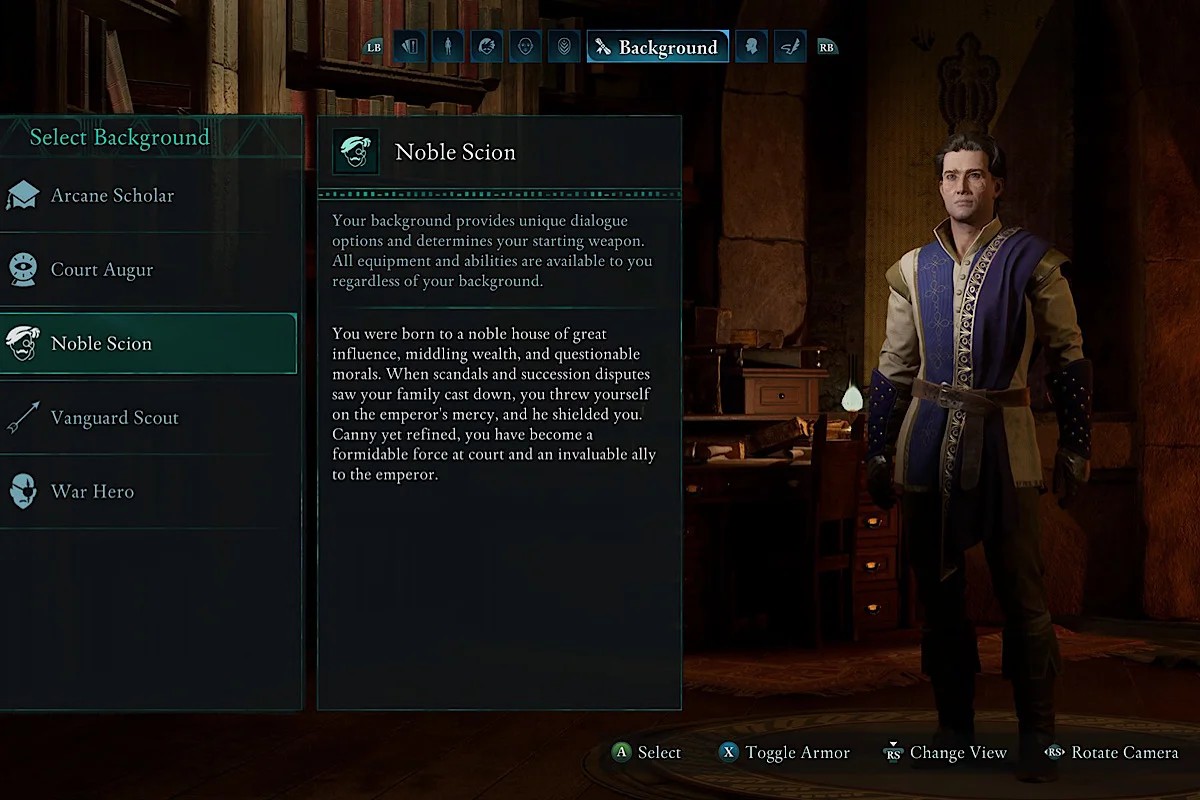Open the face mask tab
1200x800 pixels.
click(x=526, y=47)
